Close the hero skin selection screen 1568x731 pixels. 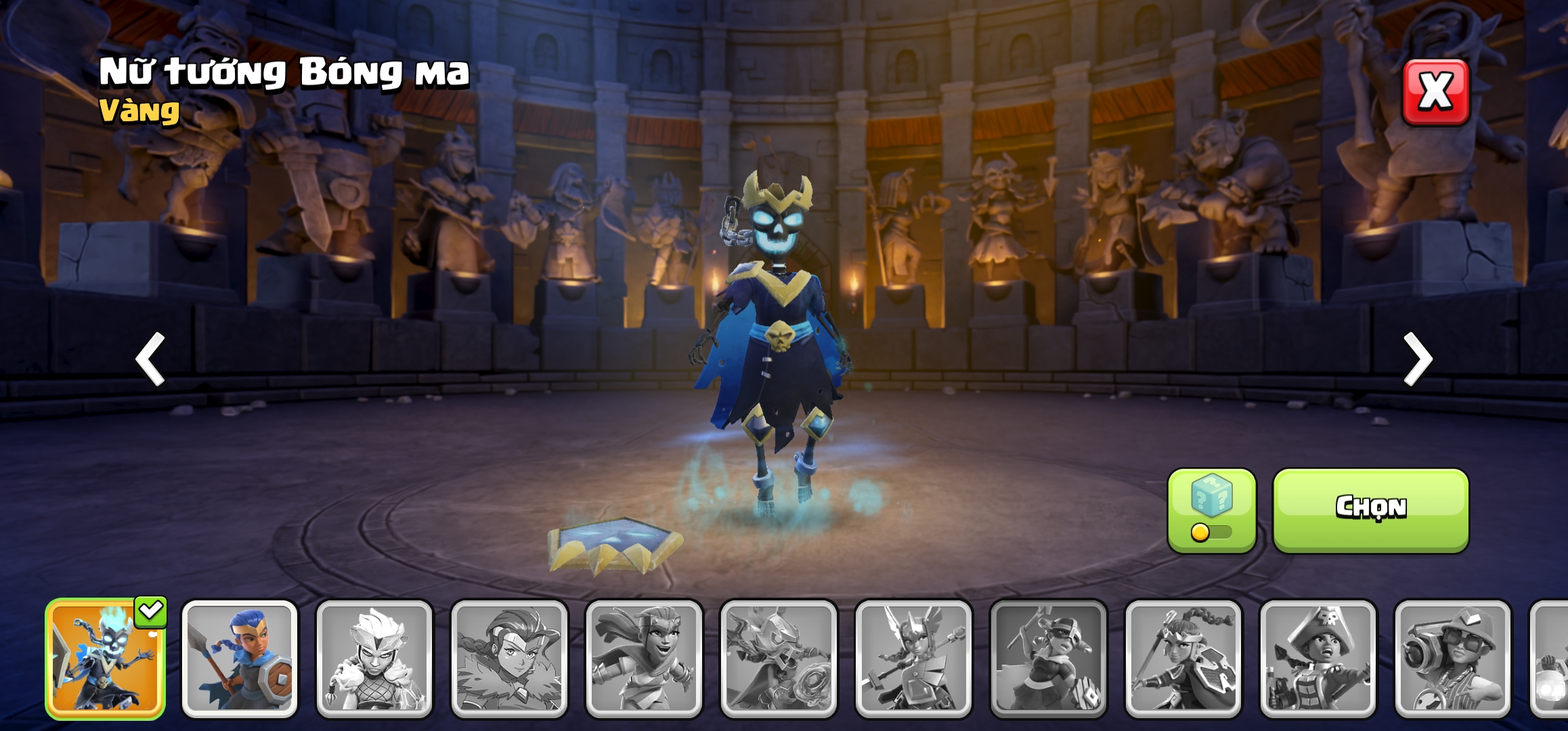[1435, 92]
